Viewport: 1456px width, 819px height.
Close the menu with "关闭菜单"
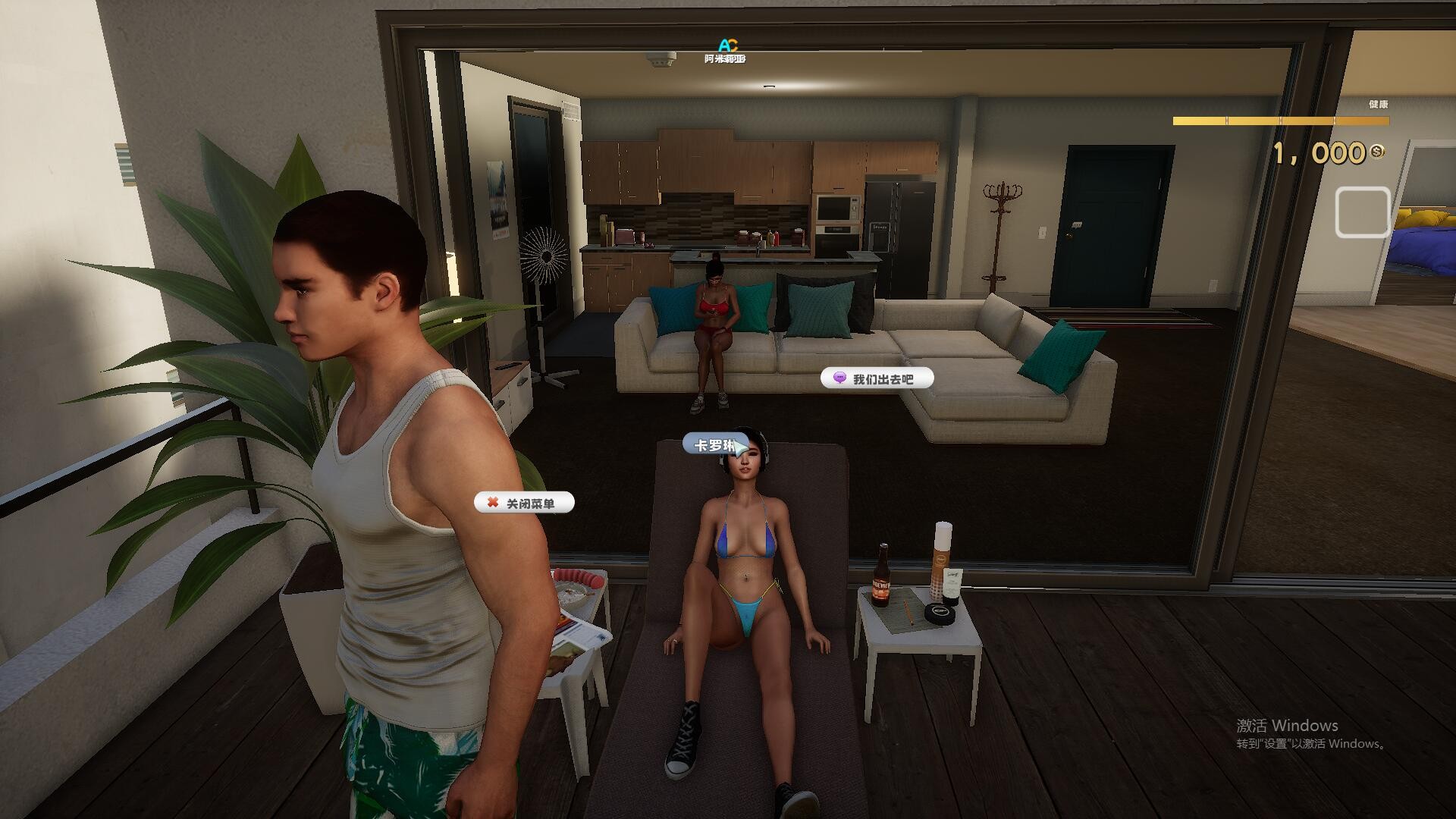click(524, 503)
